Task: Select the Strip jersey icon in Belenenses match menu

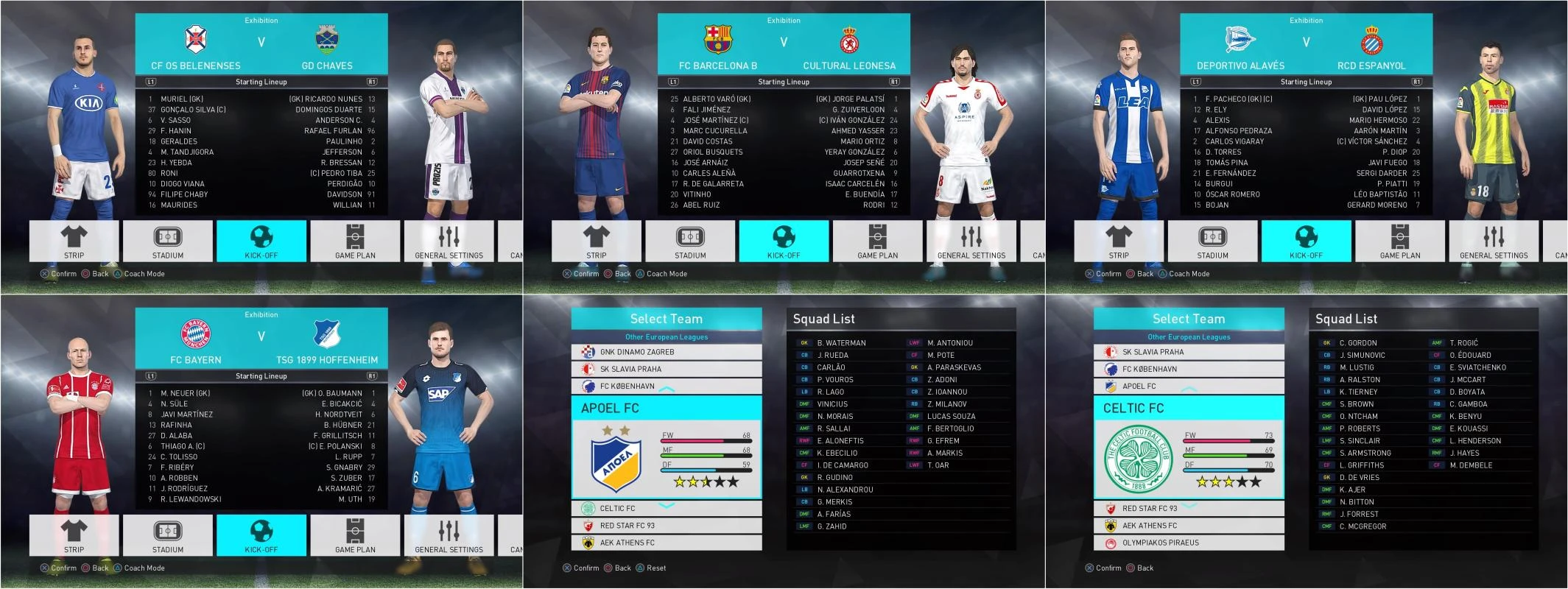Action: 74,240
